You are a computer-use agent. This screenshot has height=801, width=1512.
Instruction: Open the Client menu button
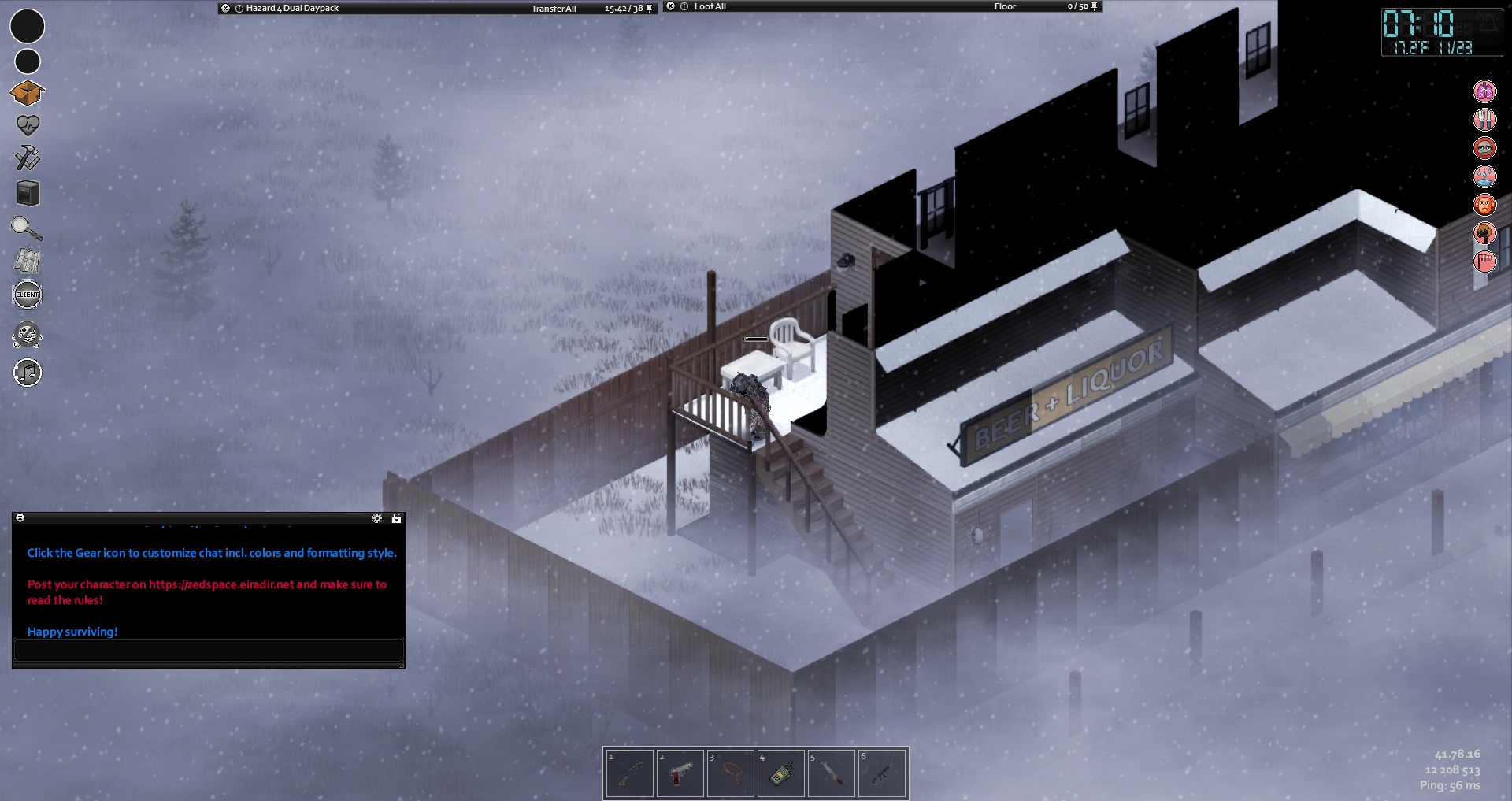click(x=28, y=295)
